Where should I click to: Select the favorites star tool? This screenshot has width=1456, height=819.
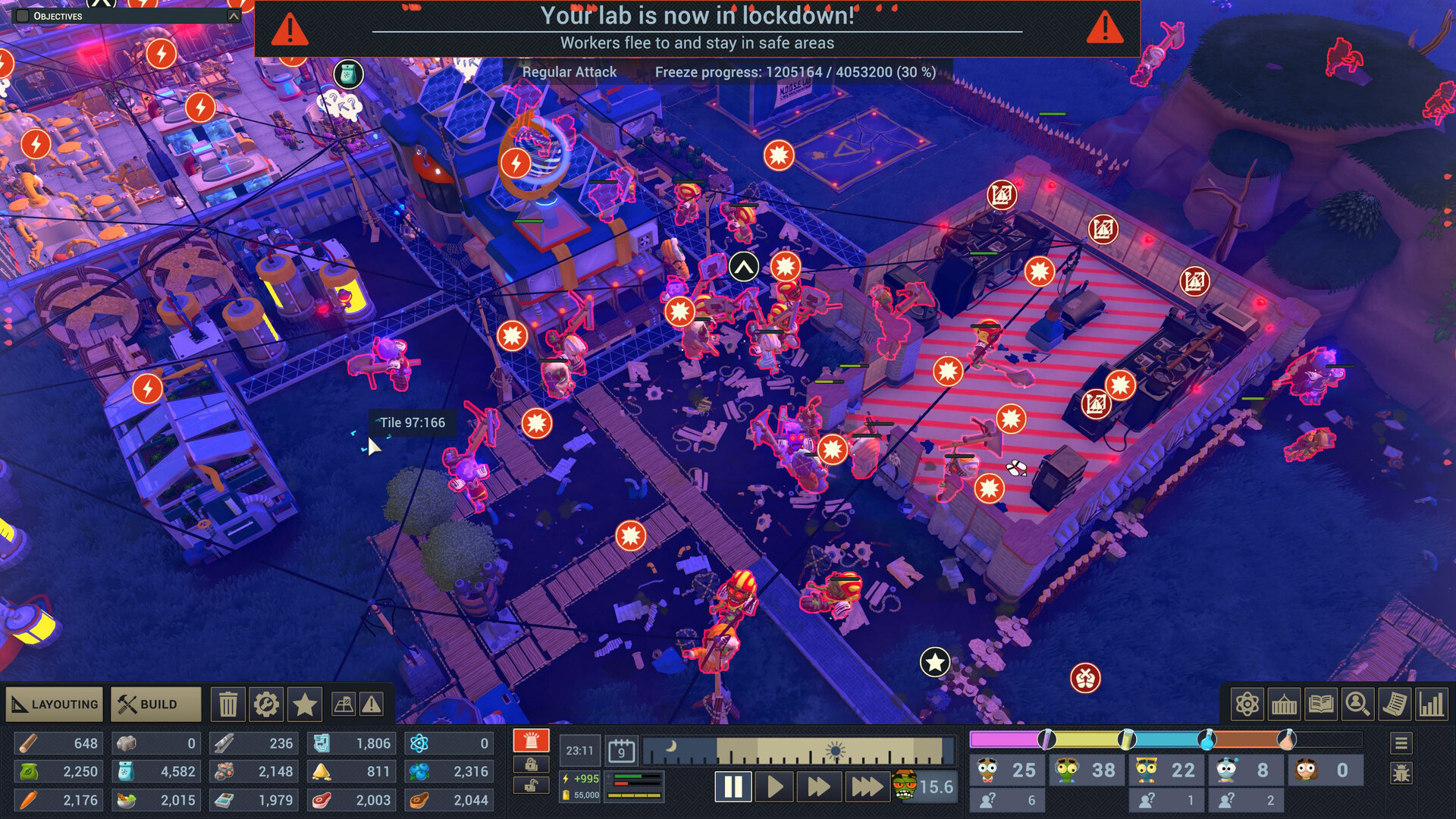pos(304,704)
